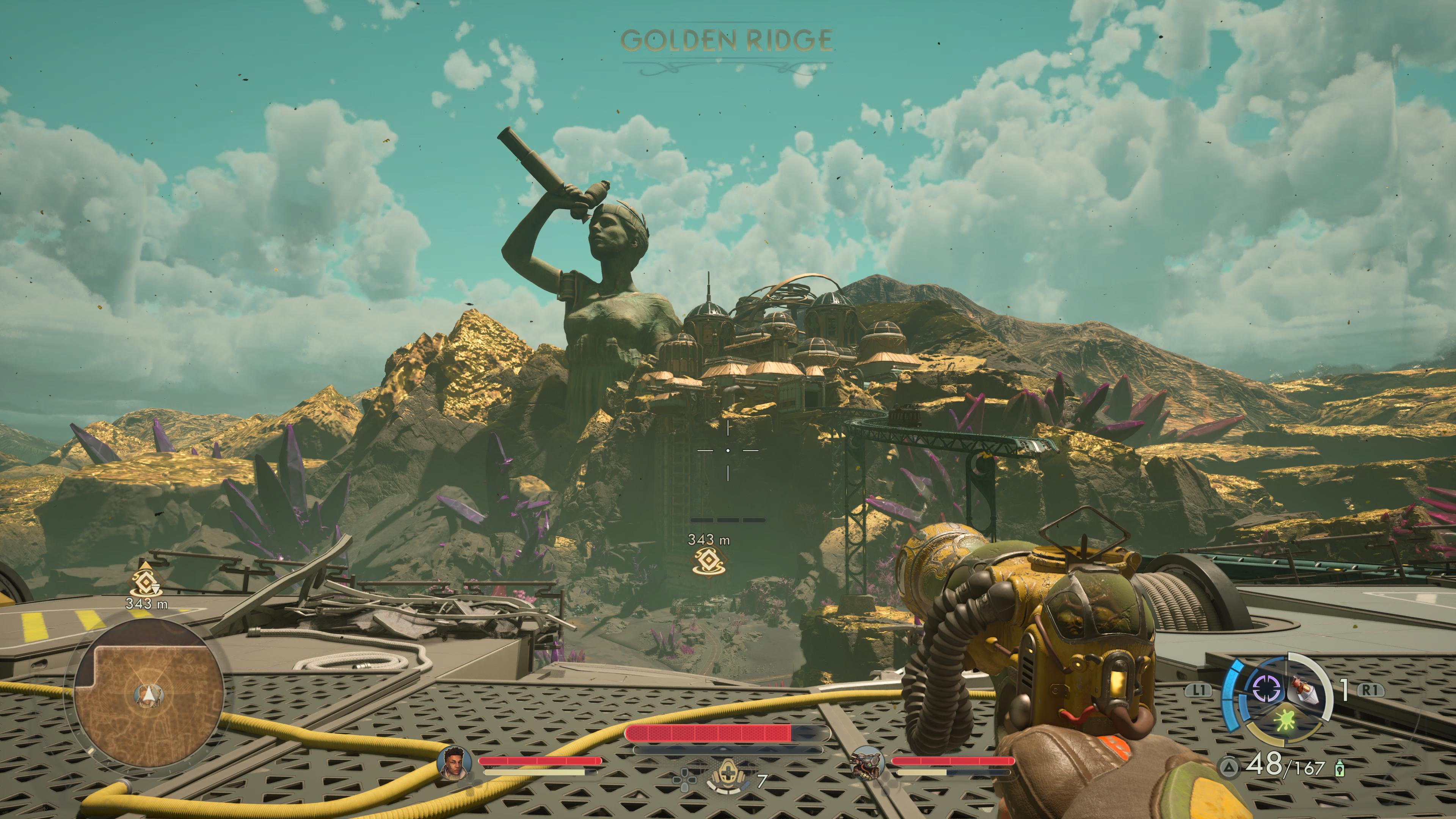Viewport: 1456px width, 819px height.
Task: Open the circular minimap
Action: 149,693
